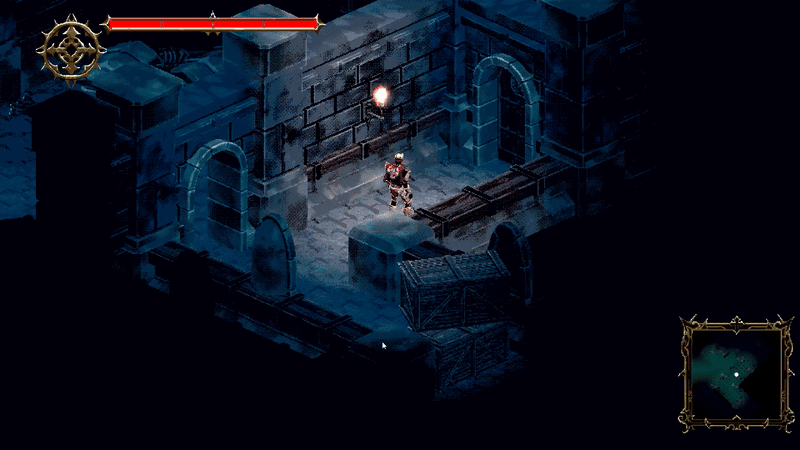Click the ornate gold emblem beside the health bar
The height and width of the screenshot is (450, 800).
[72, 48]
